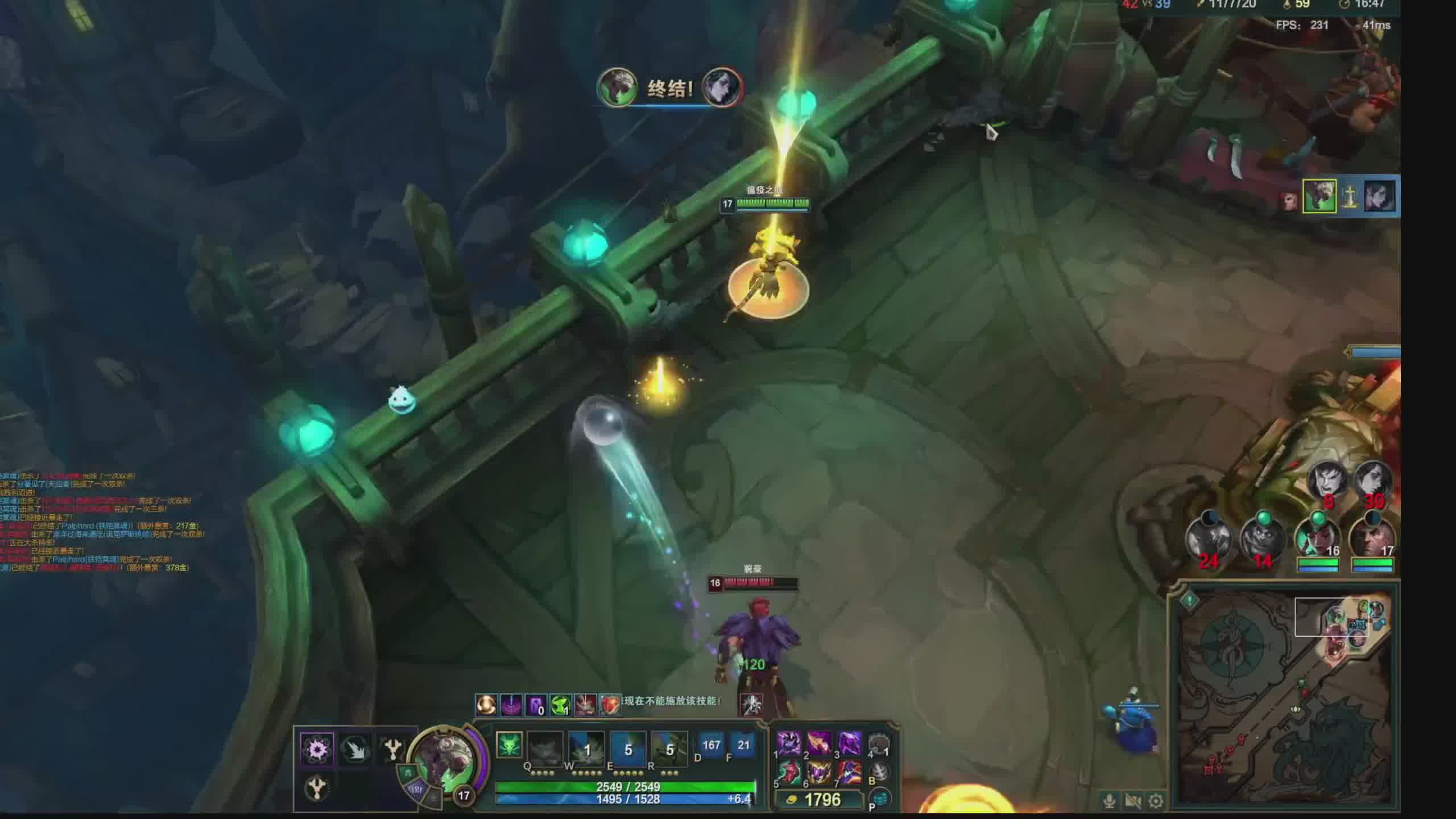Image resolution: width=1456 pixels, height=819 pixels.
Task: Activate the R ultimate ability
Action: (x=669, y=746)
